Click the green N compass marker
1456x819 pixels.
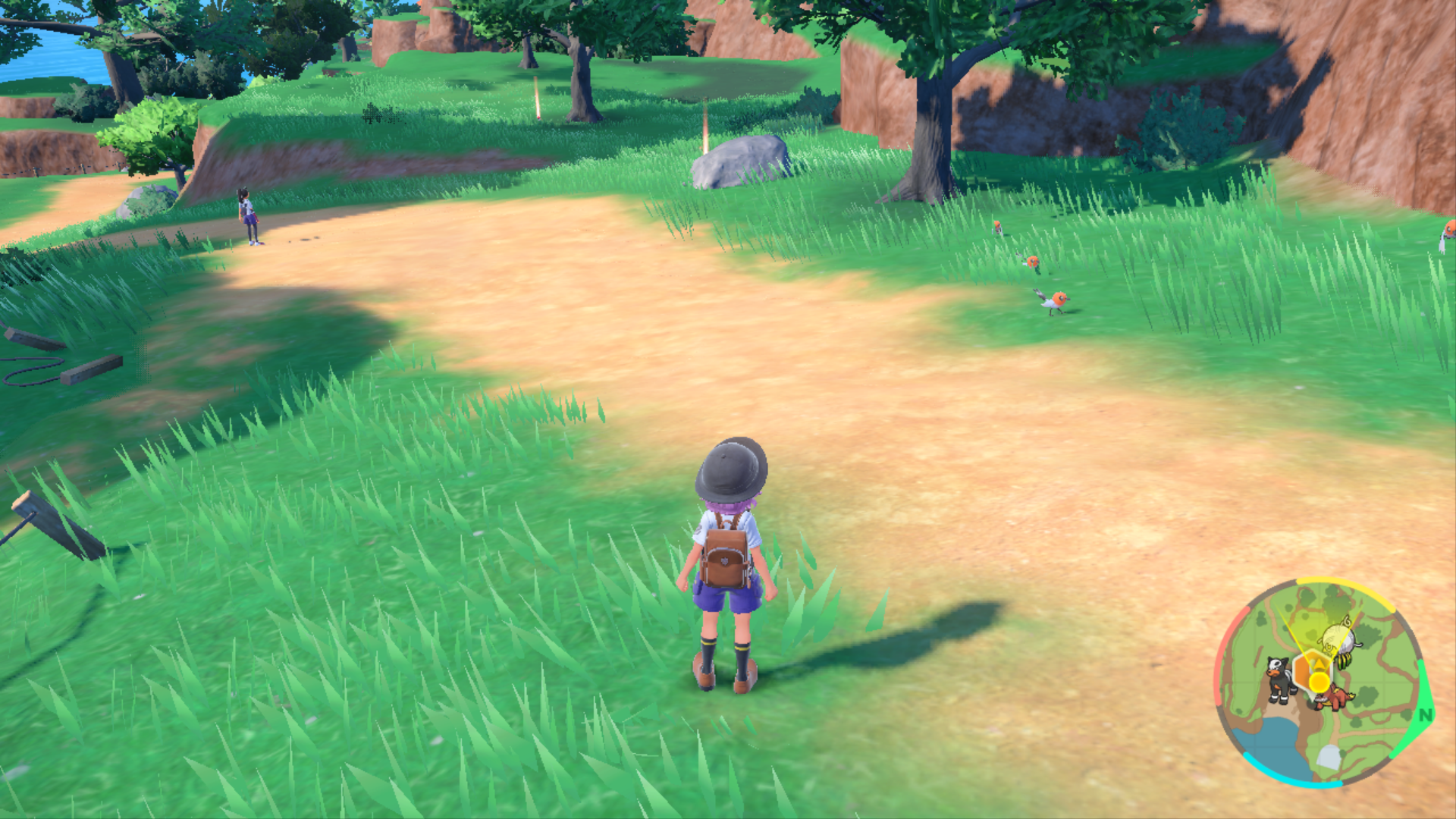[1425, 715]
